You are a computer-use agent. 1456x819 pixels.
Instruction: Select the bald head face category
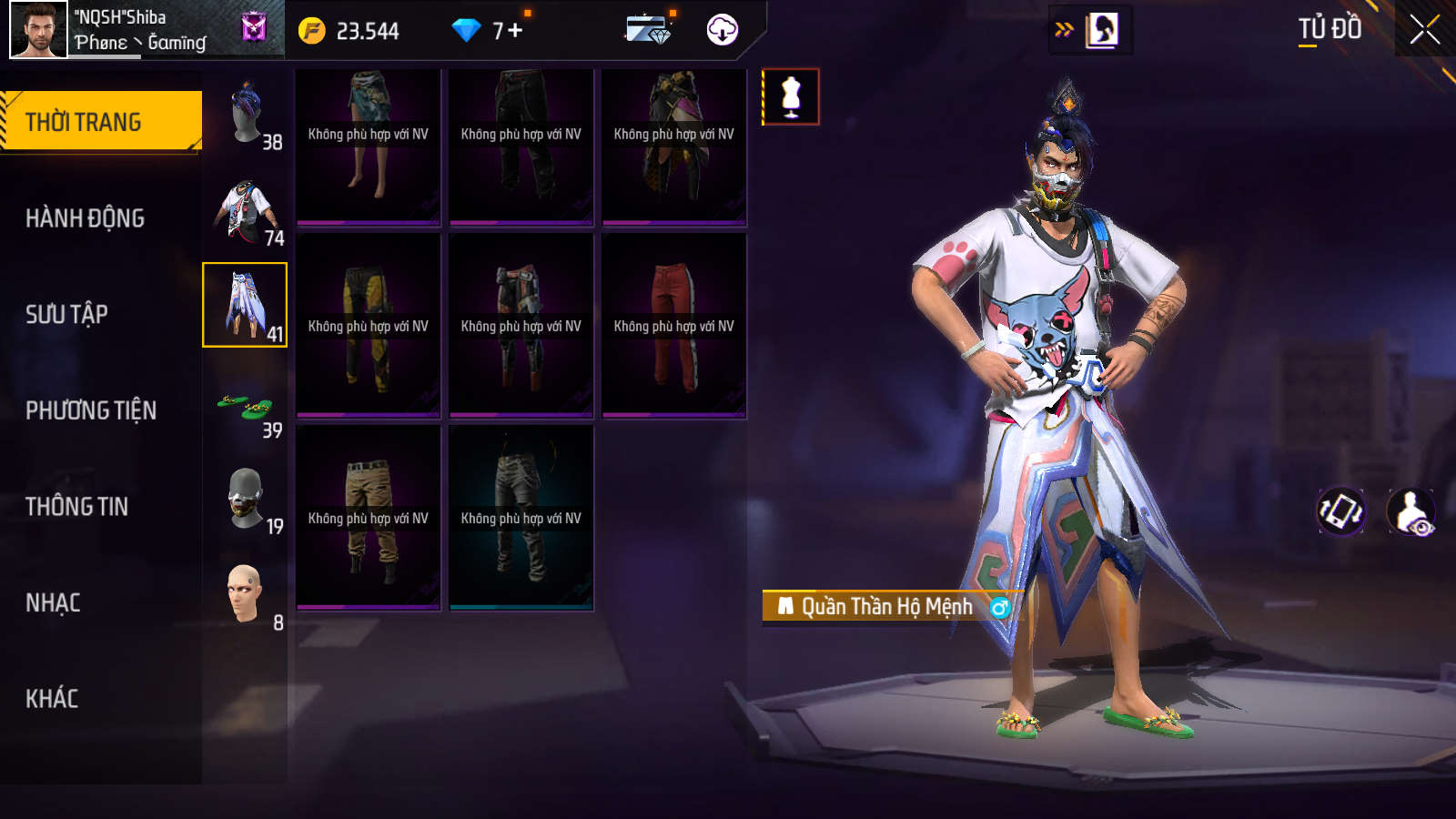[246, 593]
